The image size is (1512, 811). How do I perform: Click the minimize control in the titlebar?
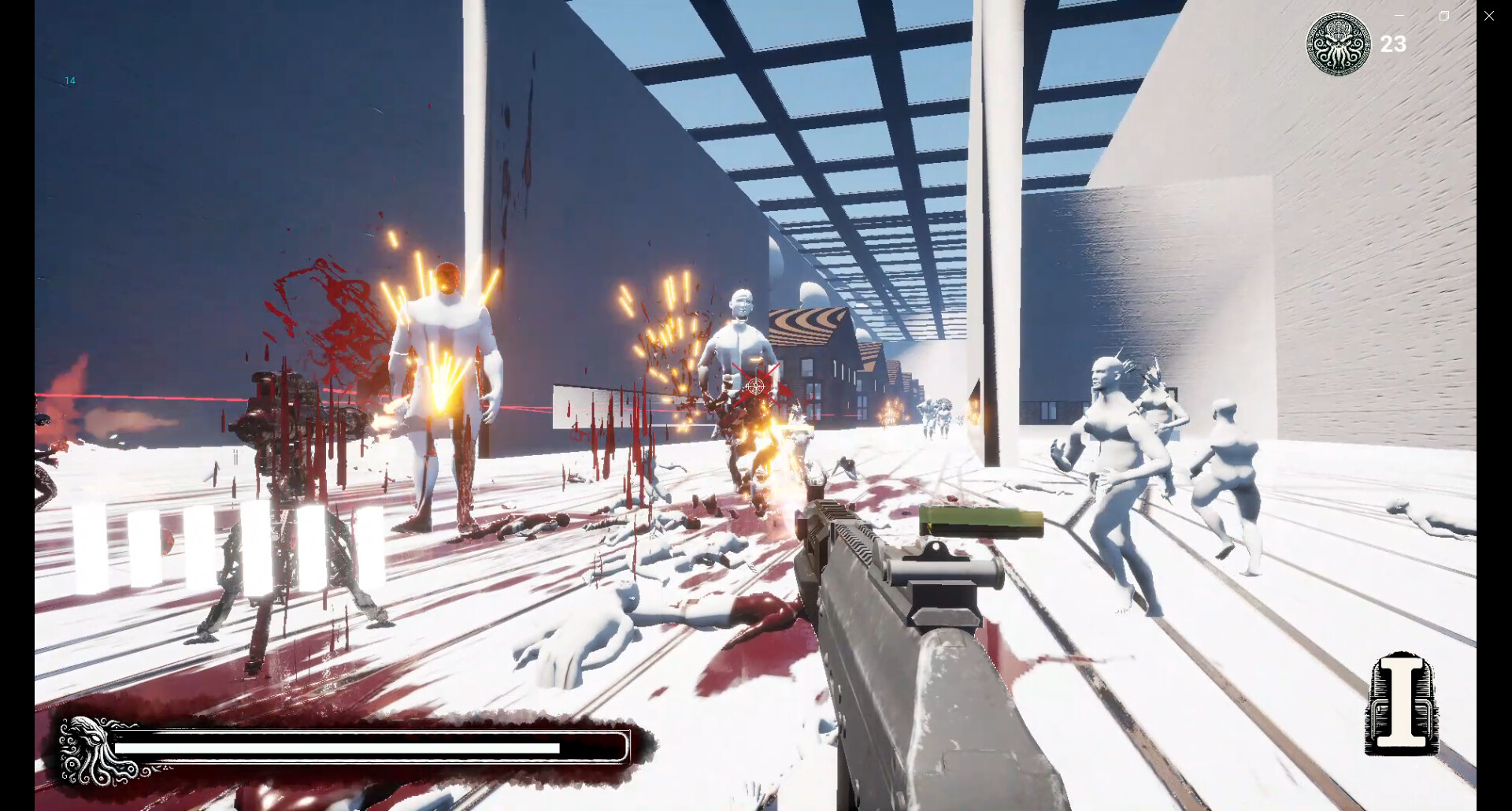[x=1399, y=15]
